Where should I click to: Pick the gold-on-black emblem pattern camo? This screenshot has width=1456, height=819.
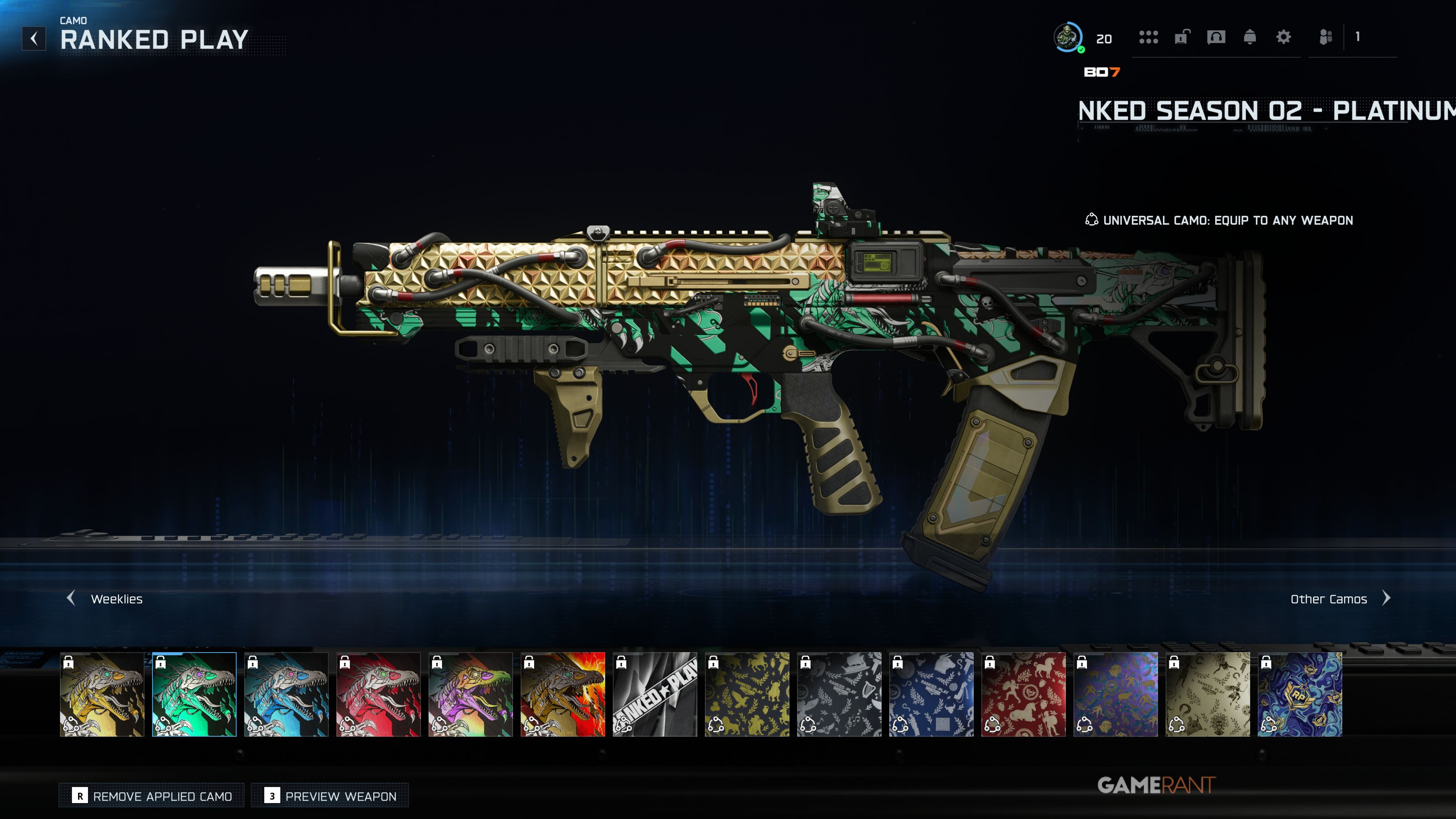click(747, 694)
